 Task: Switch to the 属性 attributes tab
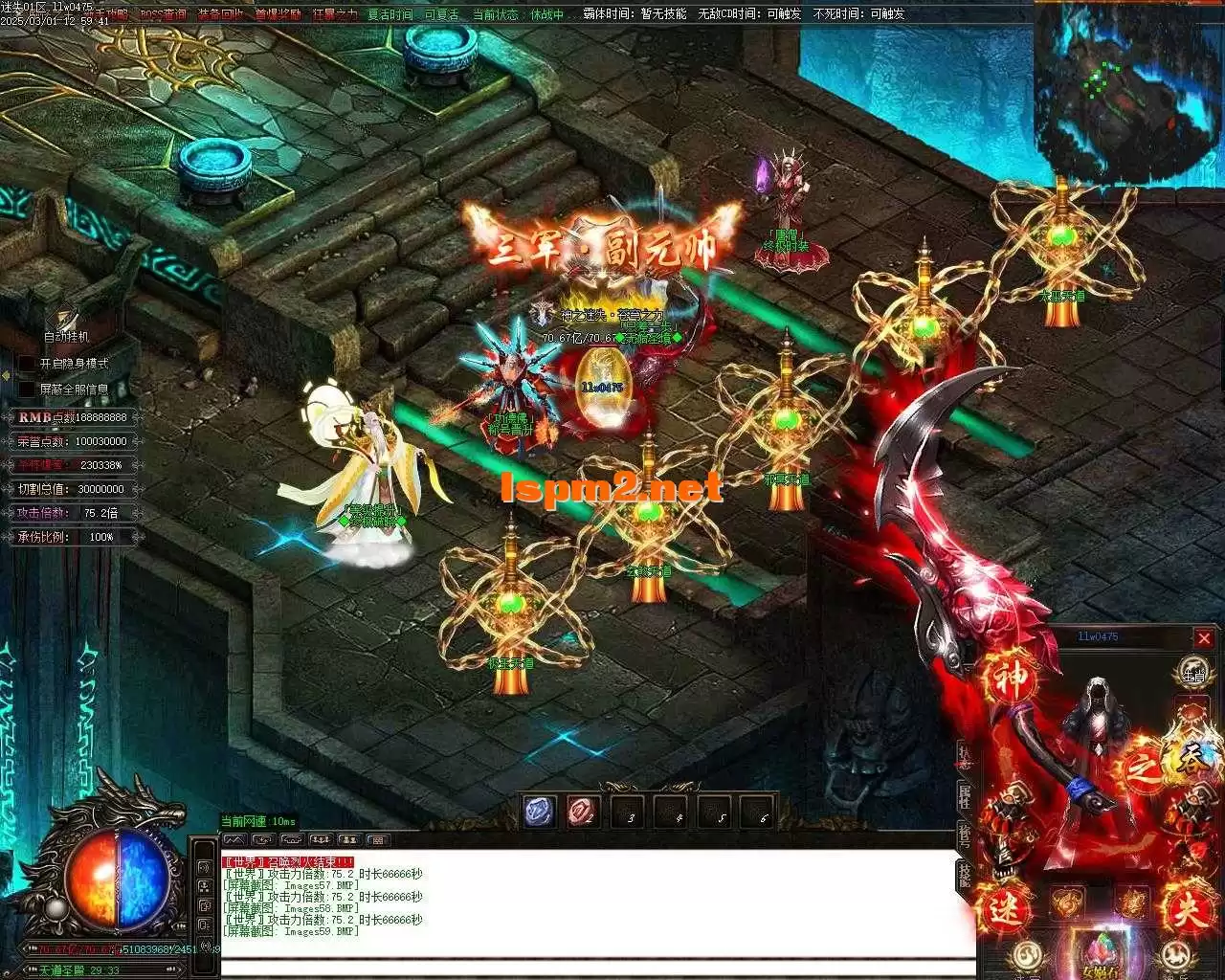coord(965,795)
